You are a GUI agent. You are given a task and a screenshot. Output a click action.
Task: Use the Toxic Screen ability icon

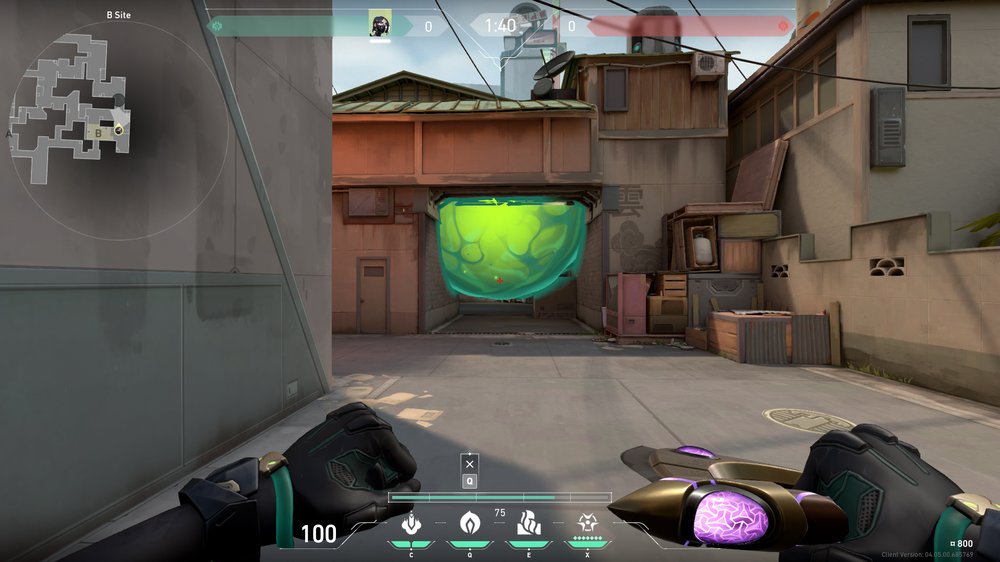tap(528, 523)
